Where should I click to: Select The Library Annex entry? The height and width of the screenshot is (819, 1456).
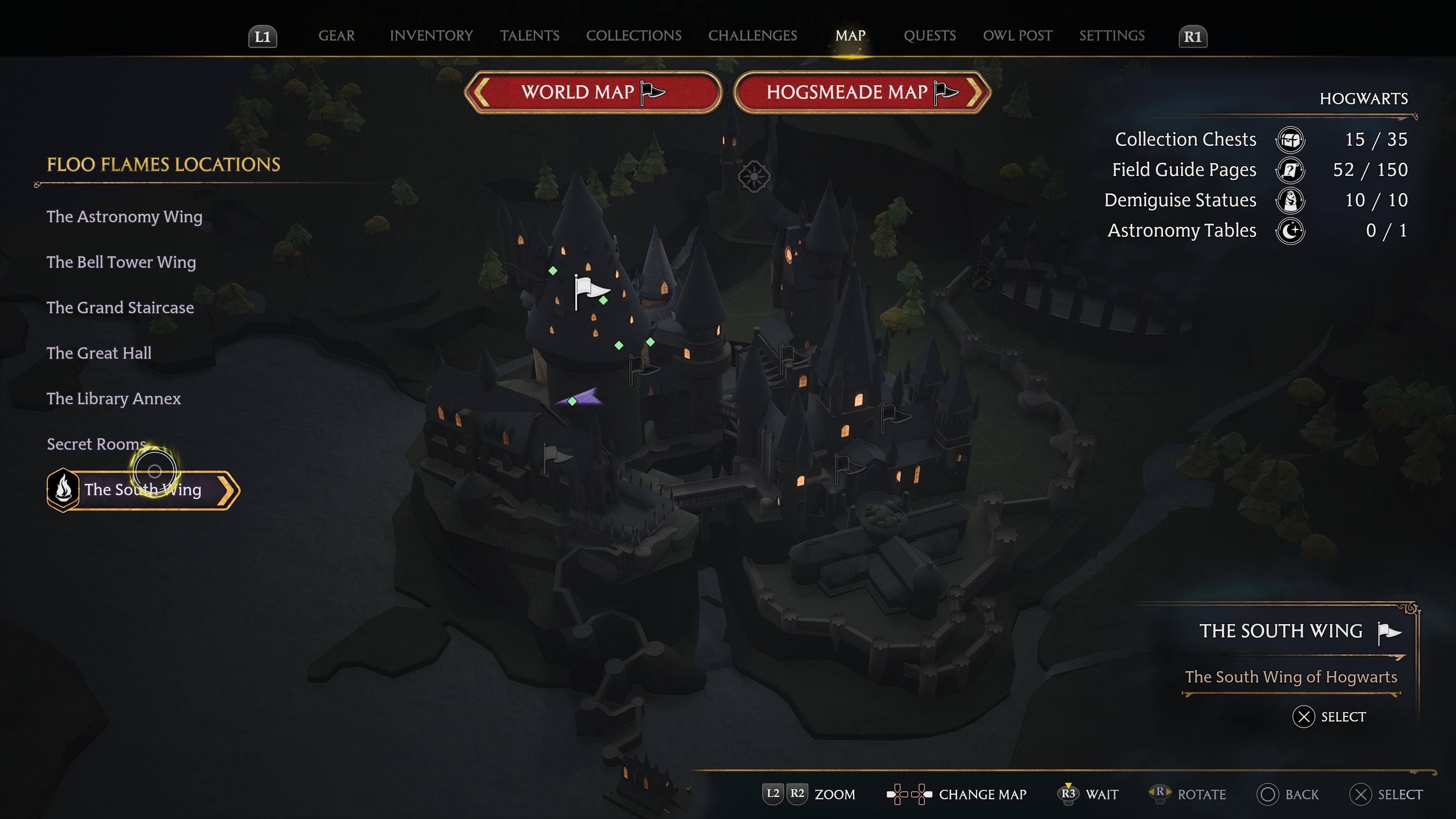pyautogui.click(x=114, y=399)
